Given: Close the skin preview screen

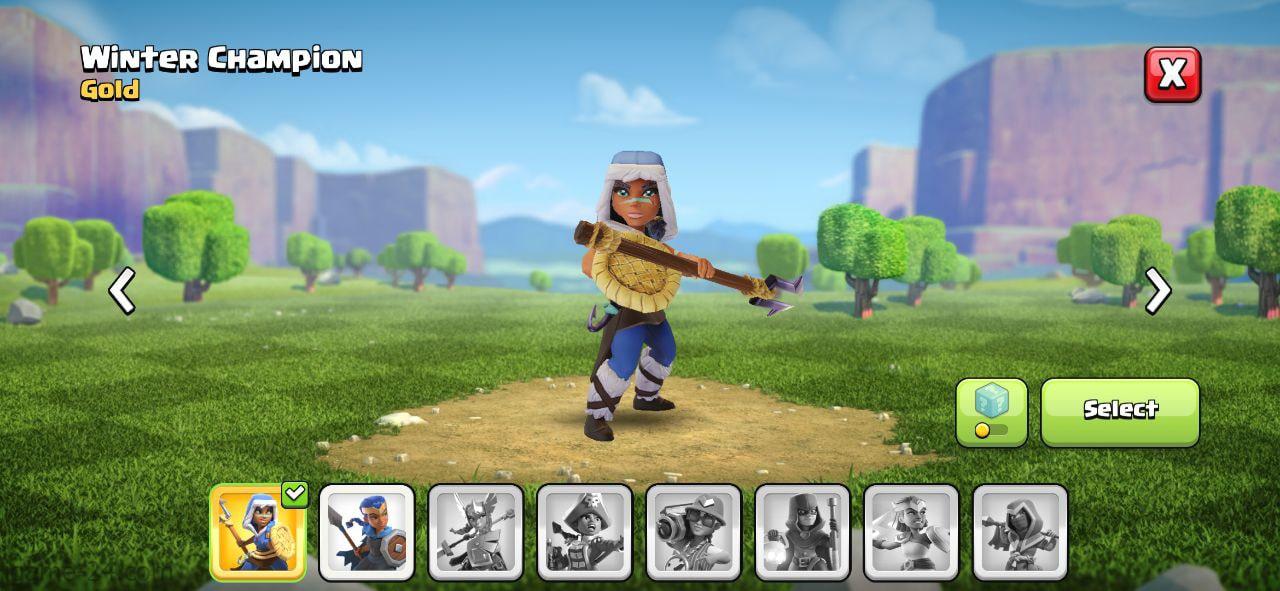Looking at the screenshot, I should [1172, 74].
